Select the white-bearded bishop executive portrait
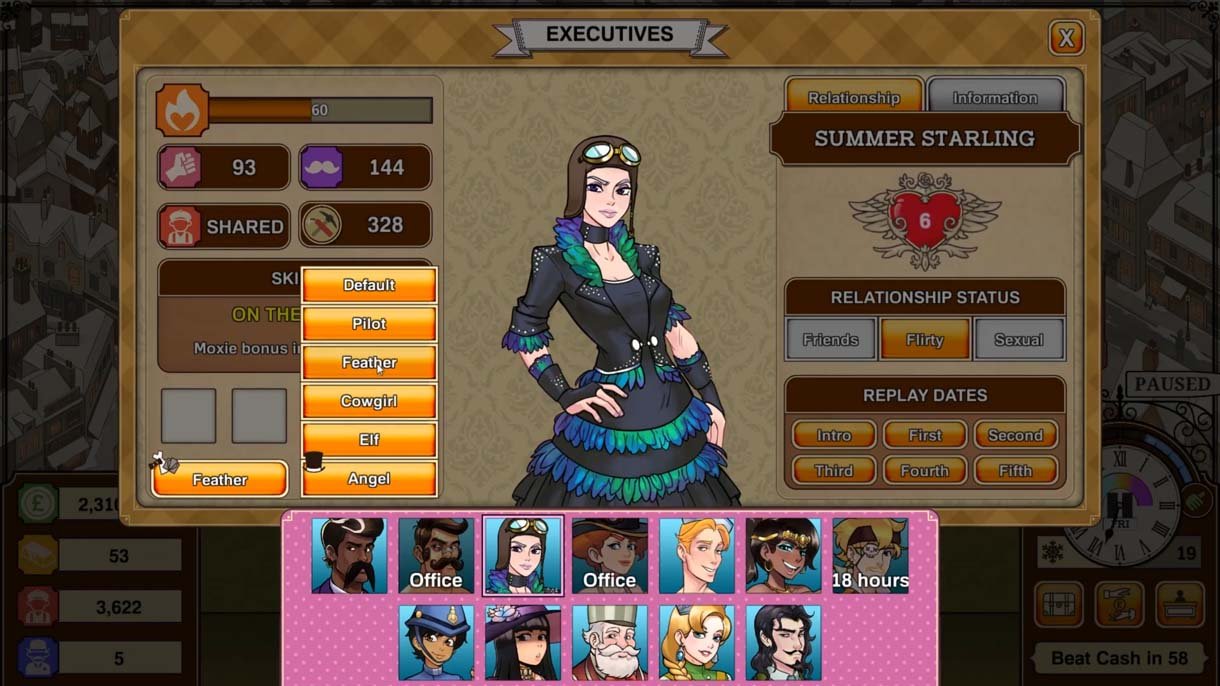1220x686 pixels. pos(610,642)
